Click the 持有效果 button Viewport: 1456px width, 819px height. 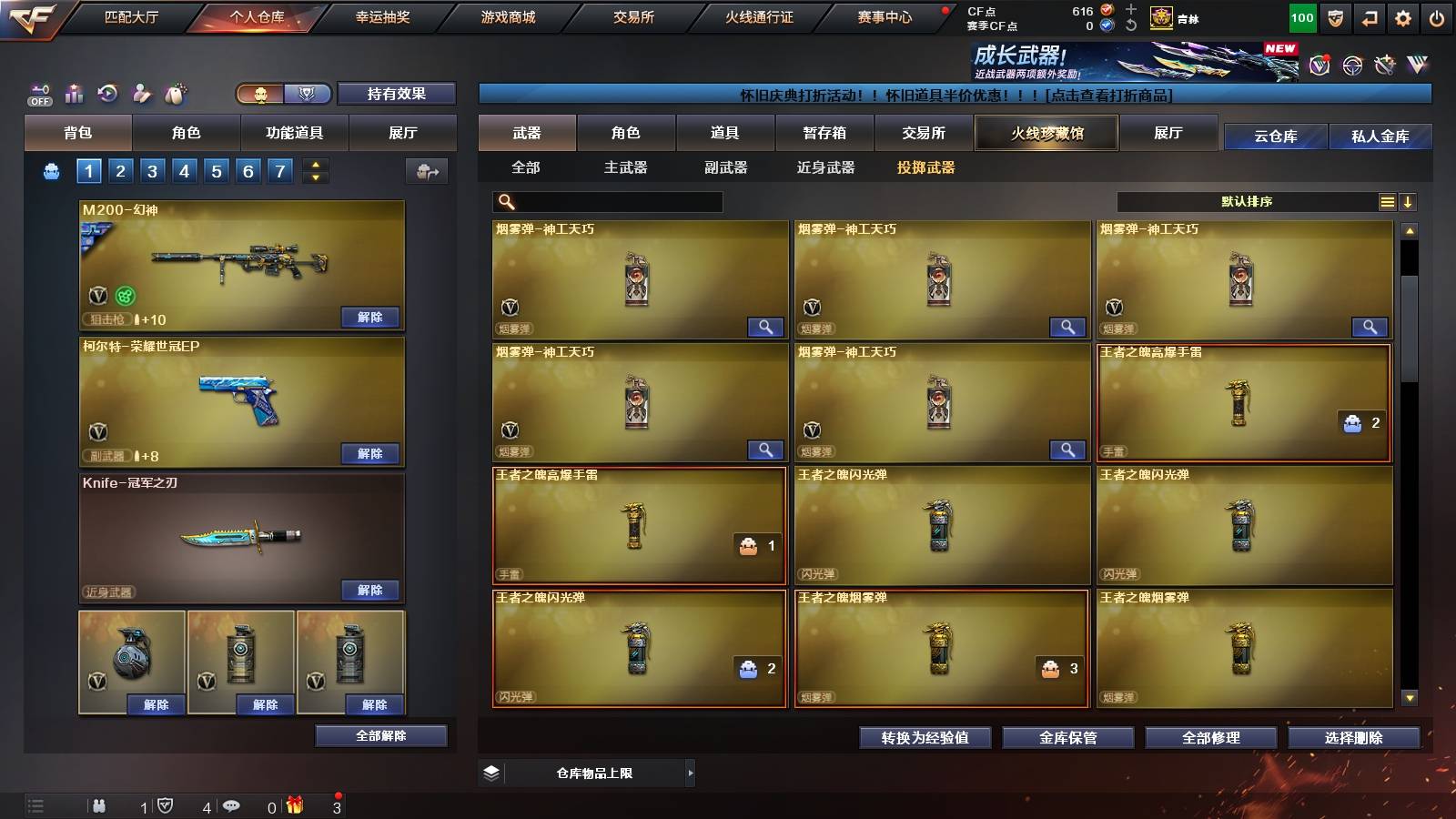[x=398, y=94]
